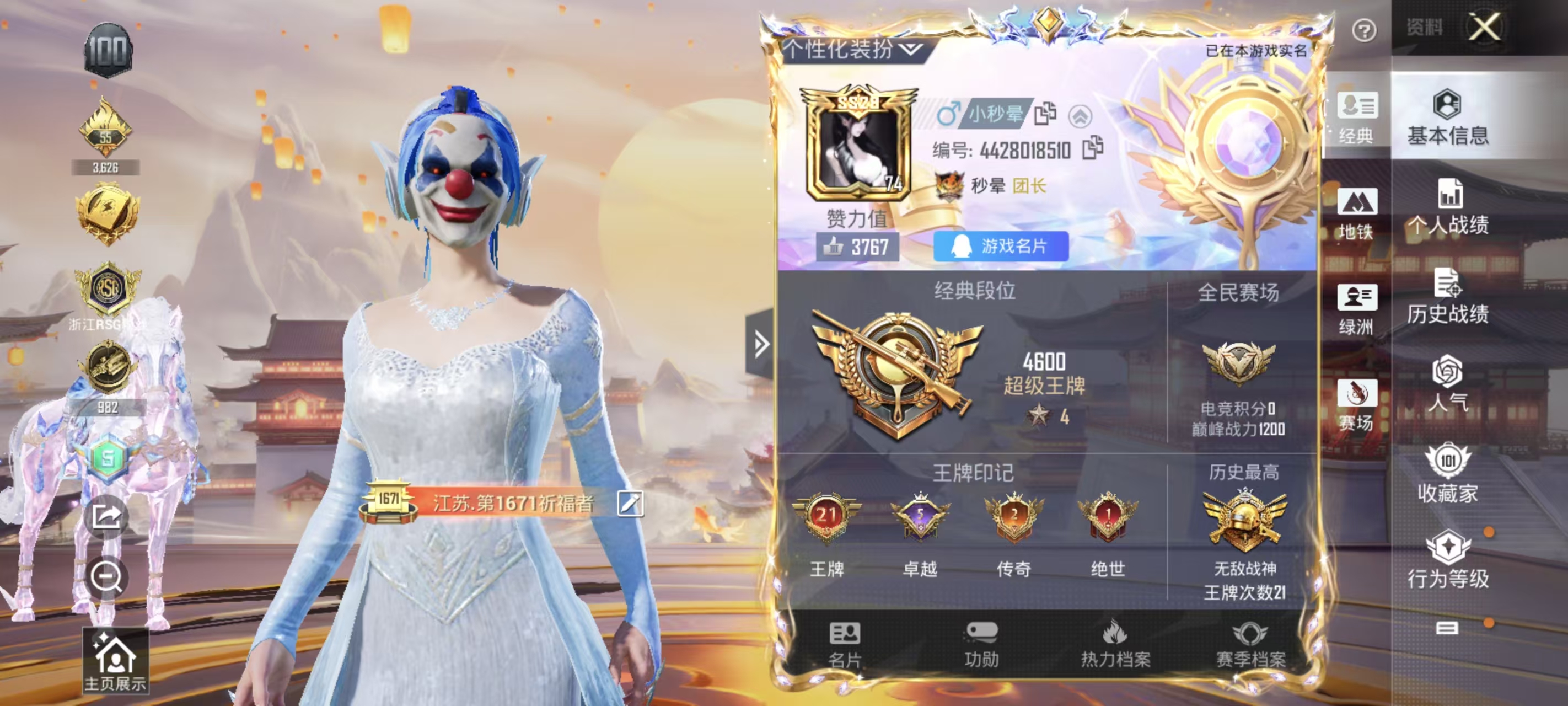Copy the player ID number 4428018510

1092,147
